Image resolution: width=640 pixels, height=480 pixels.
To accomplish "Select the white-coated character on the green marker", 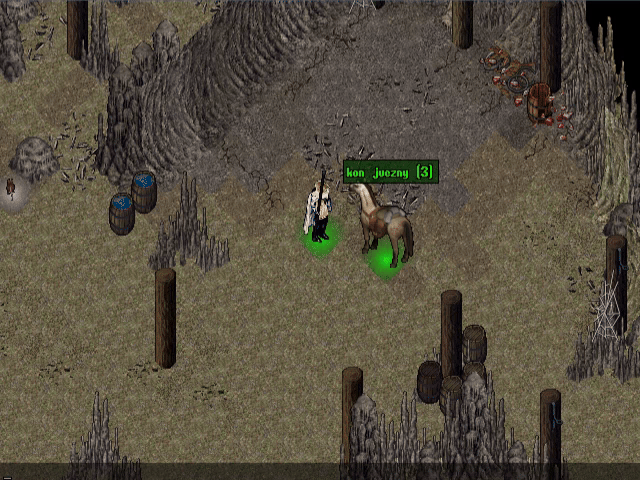I will (319, 210).
